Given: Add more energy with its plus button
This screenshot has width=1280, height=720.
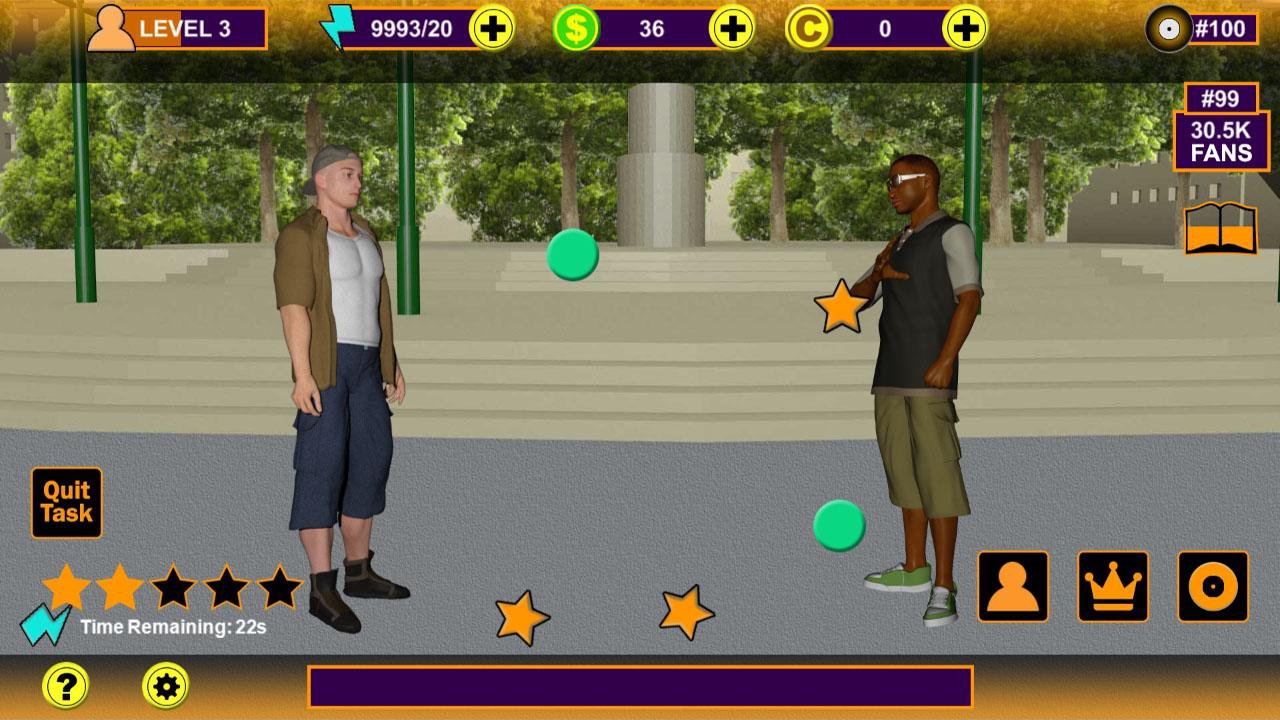Looking at the screenshot, I should click(x=493, y=27).
